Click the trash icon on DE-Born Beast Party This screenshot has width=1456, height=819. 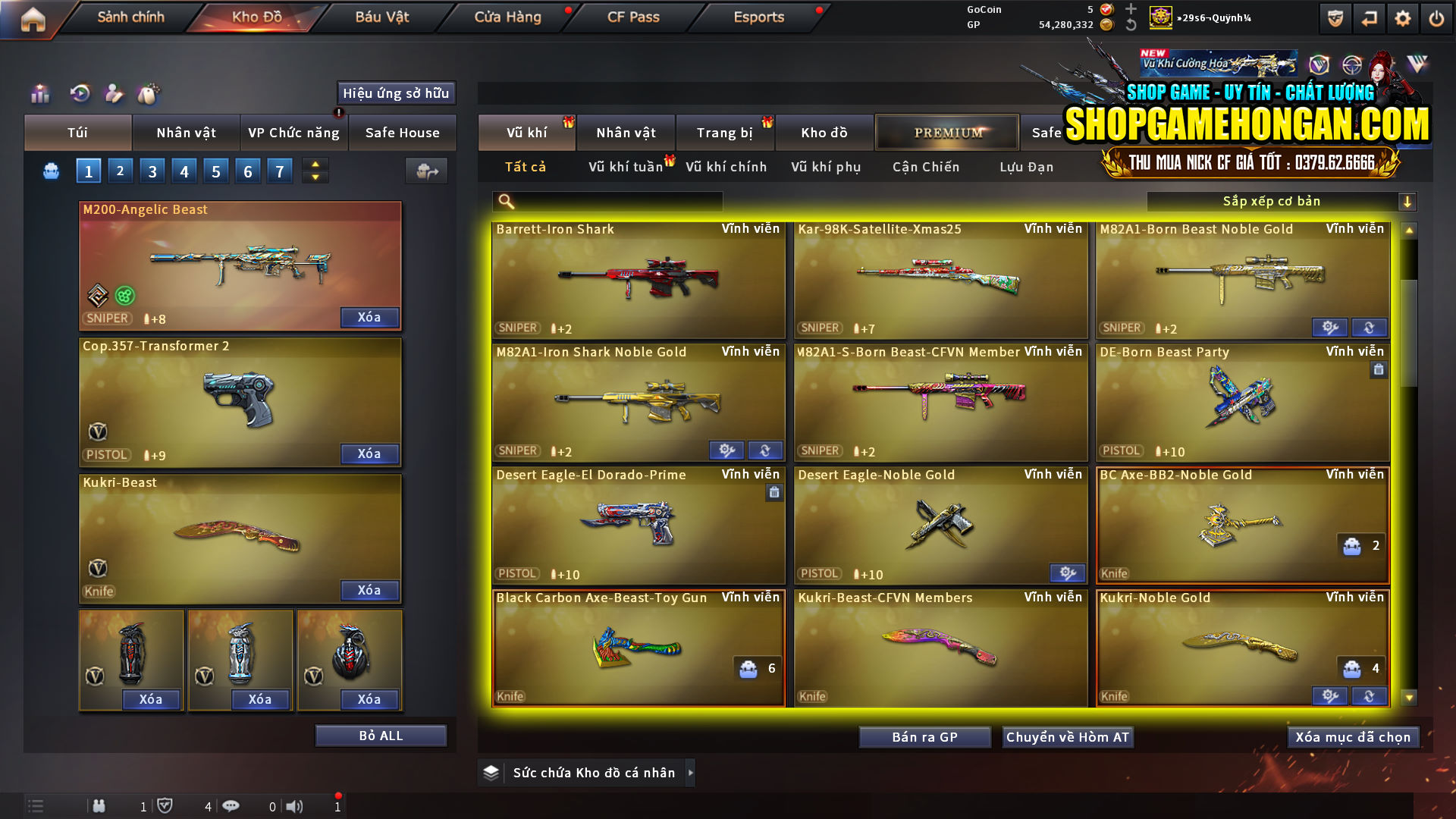coord(1379,370)
